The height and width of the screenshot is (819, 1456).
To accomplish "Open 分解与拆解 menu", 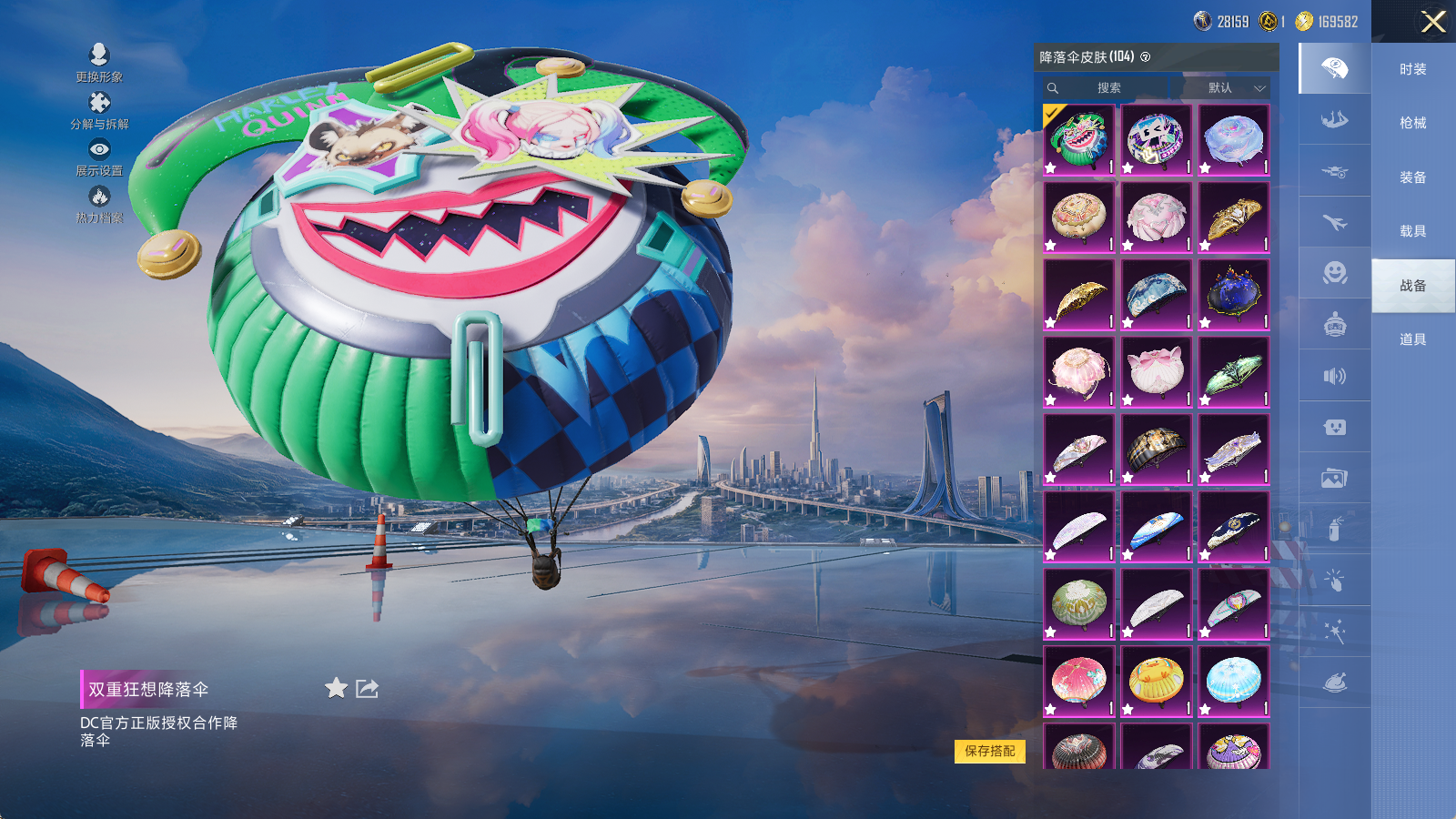I will click(x=99, y=110).
